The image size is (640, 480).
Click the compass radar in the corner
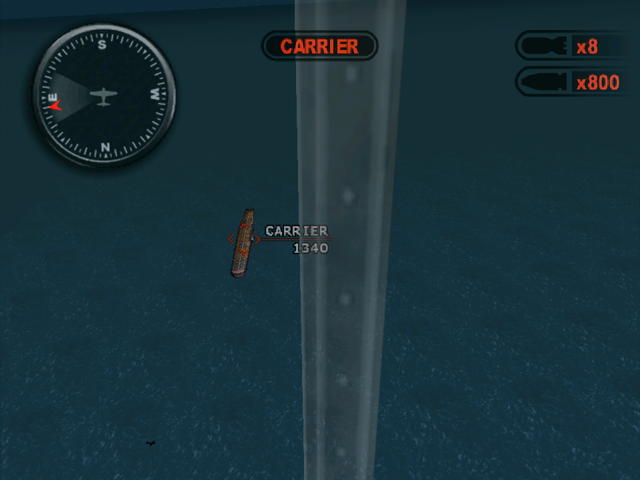[x=103, y=96]
